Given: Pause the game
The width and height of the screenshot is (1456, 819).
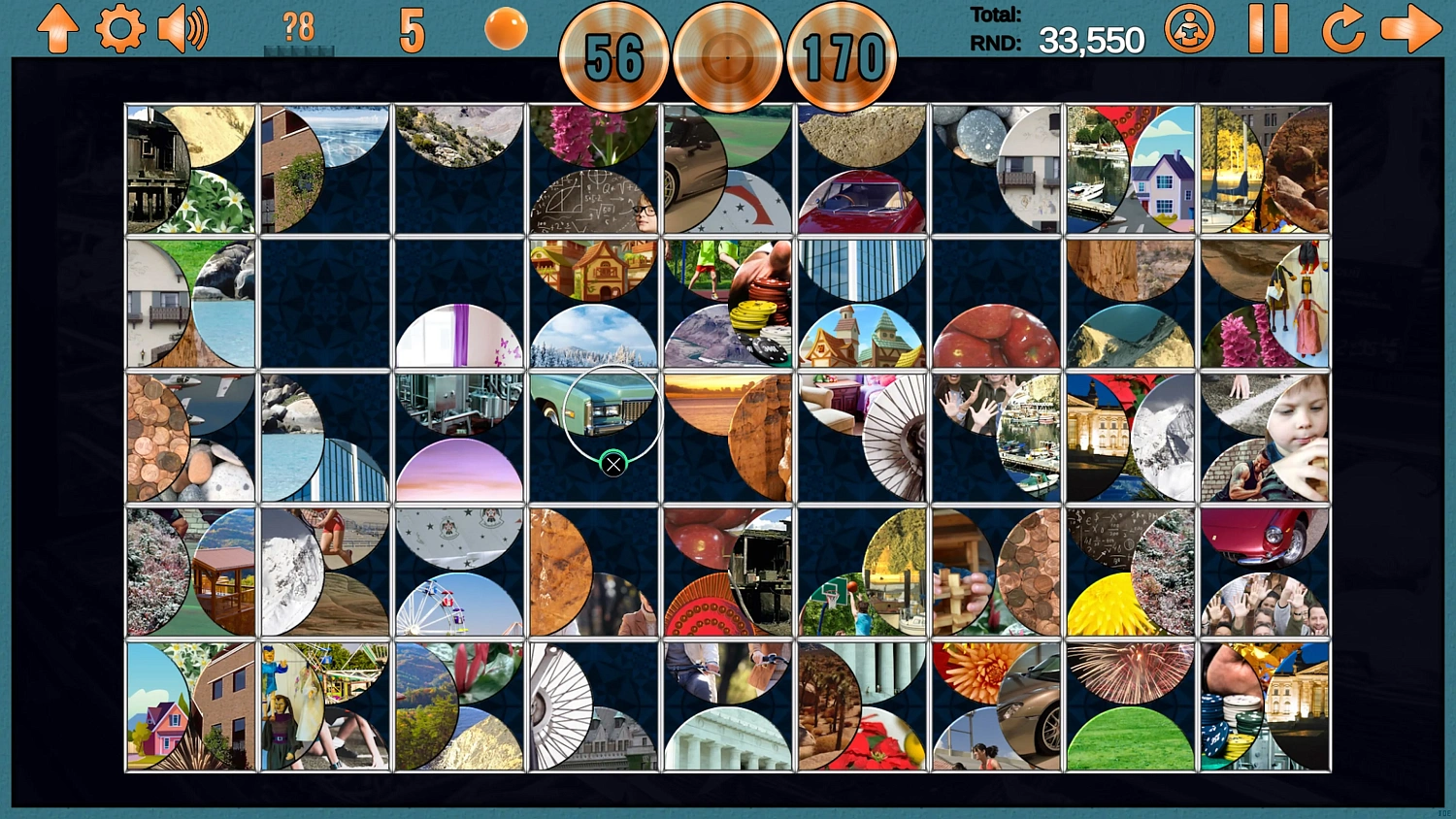Looking at the screenshot, I should pyautogui.click(x=1268, y=28).
